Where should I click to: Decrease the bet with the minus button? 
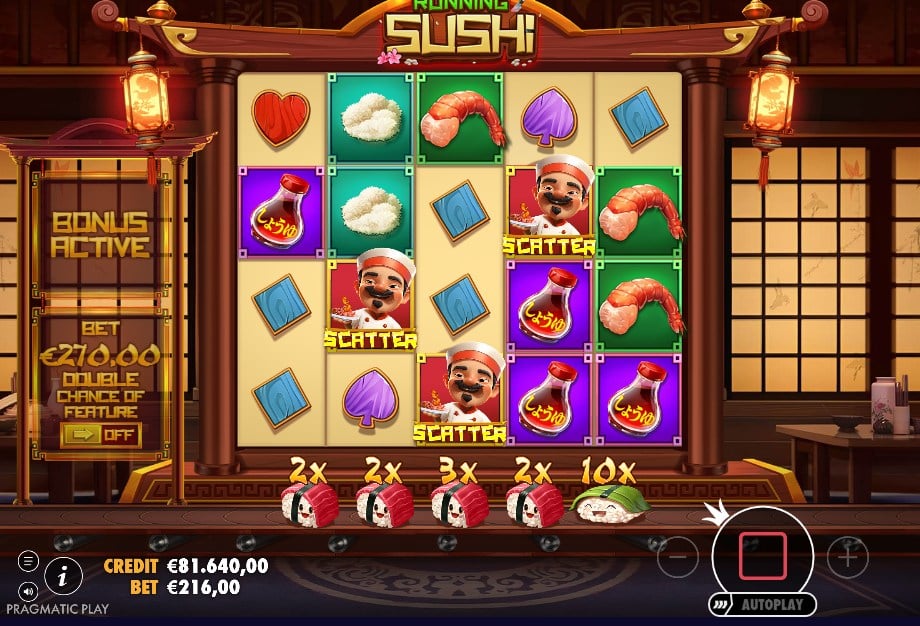pos(678,555)
